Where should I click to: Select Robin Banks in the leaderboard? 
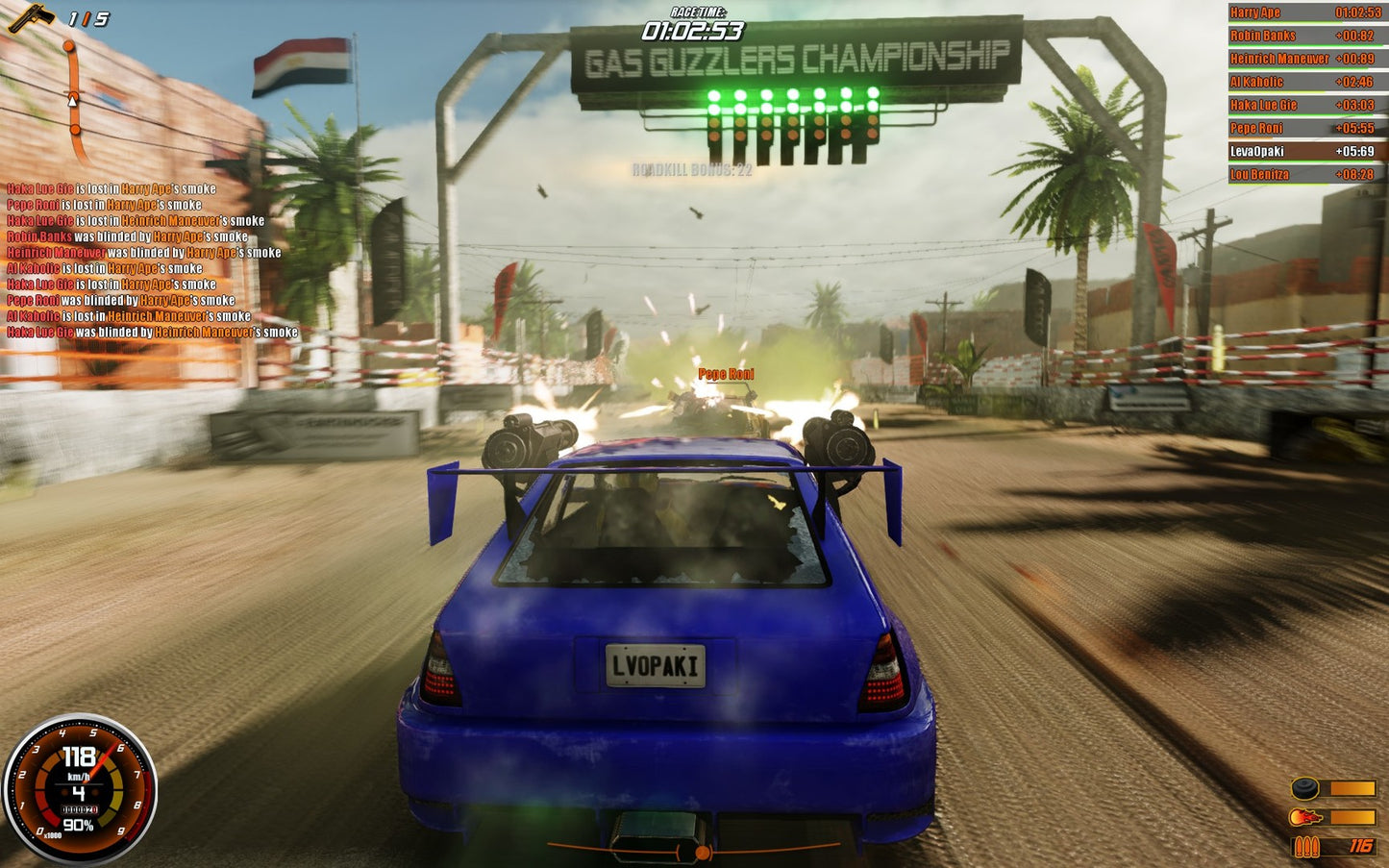tap(1302, 35)
